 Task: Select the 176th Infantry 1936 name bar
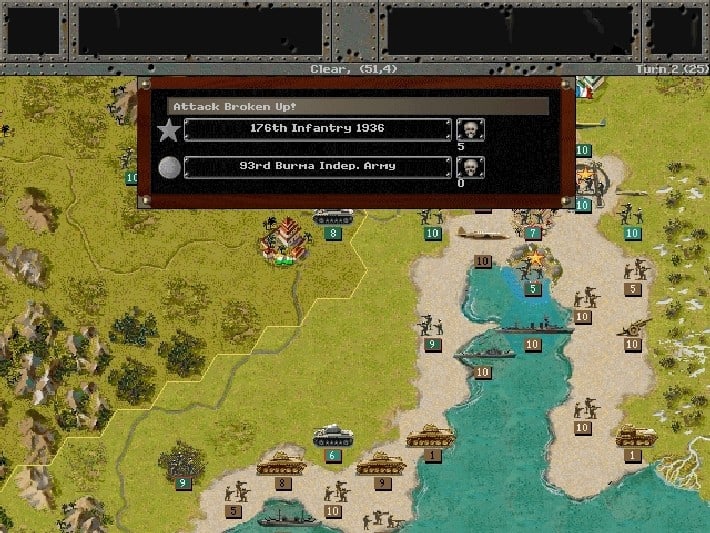coord(317,129)
